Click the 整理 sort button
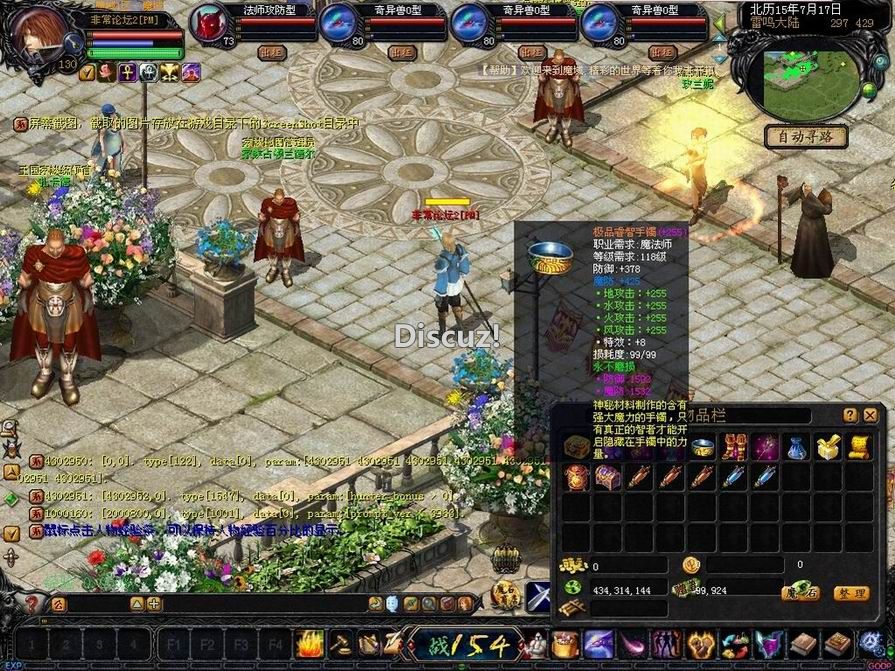Image resolution: width=895 pixels, height=671 pixels. click(x=850, y=593)
